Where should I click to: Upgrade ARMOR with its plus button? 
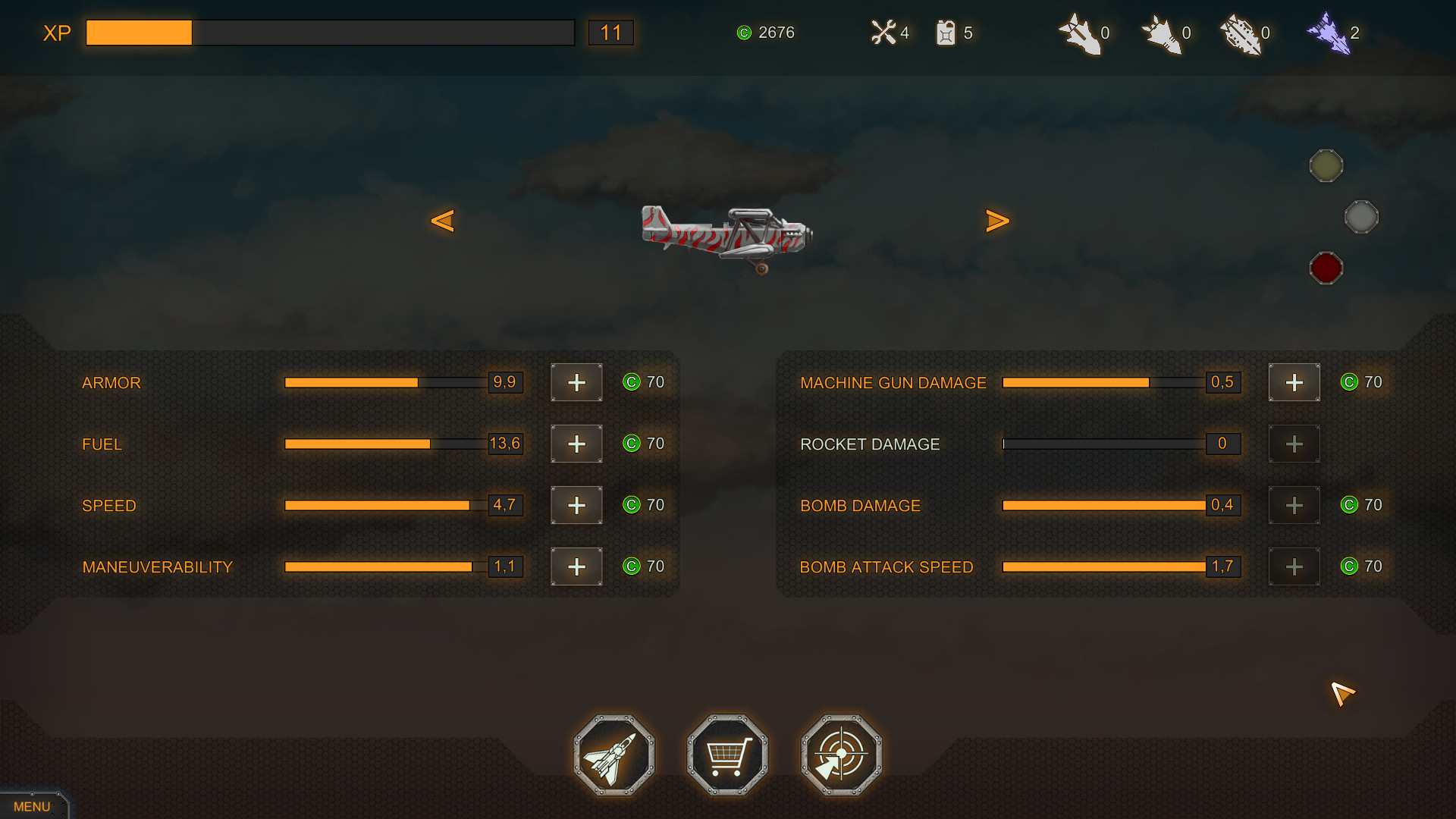(576, 383)
